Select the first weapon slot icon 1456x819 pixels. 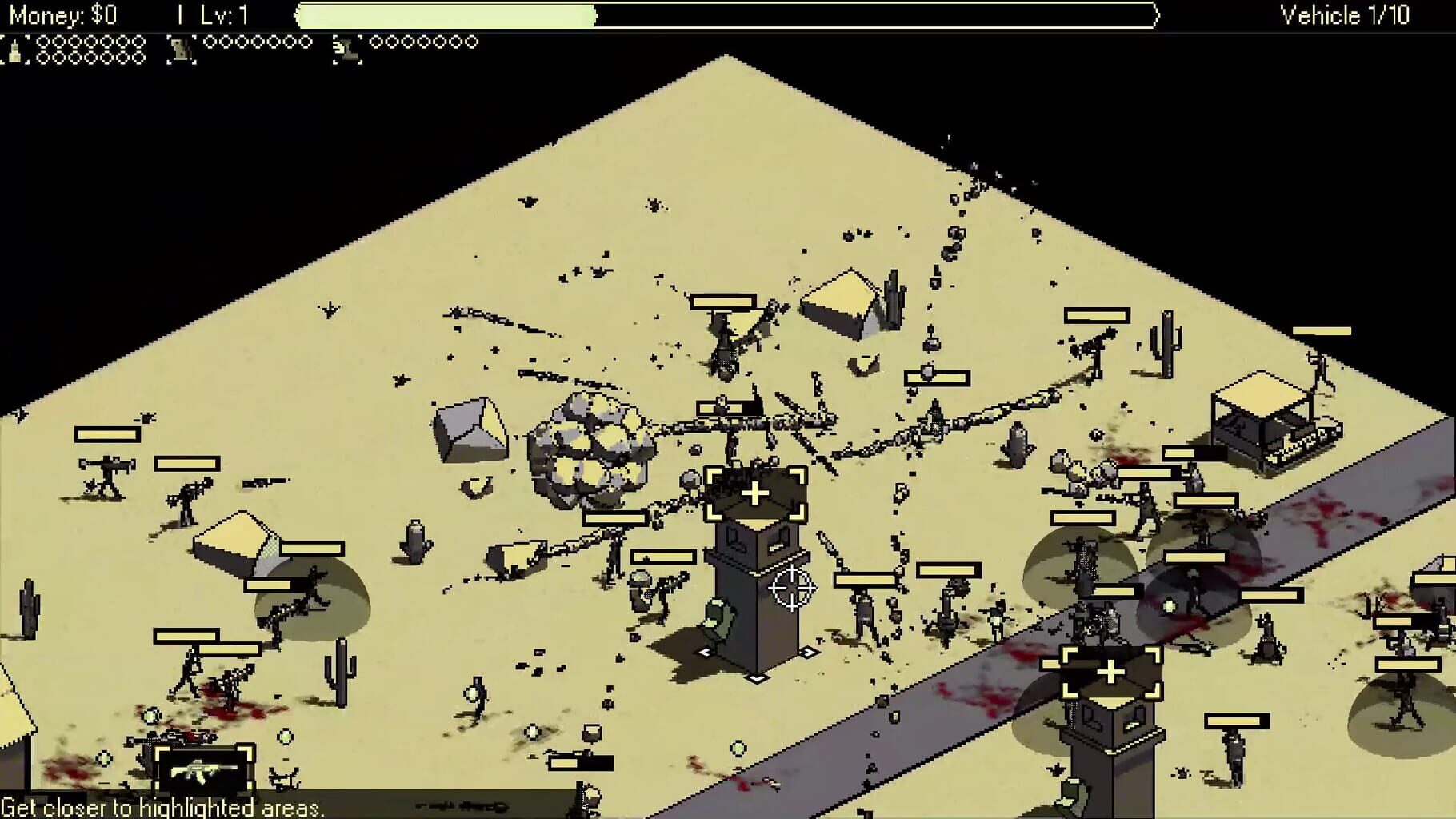tap(16, 45)
